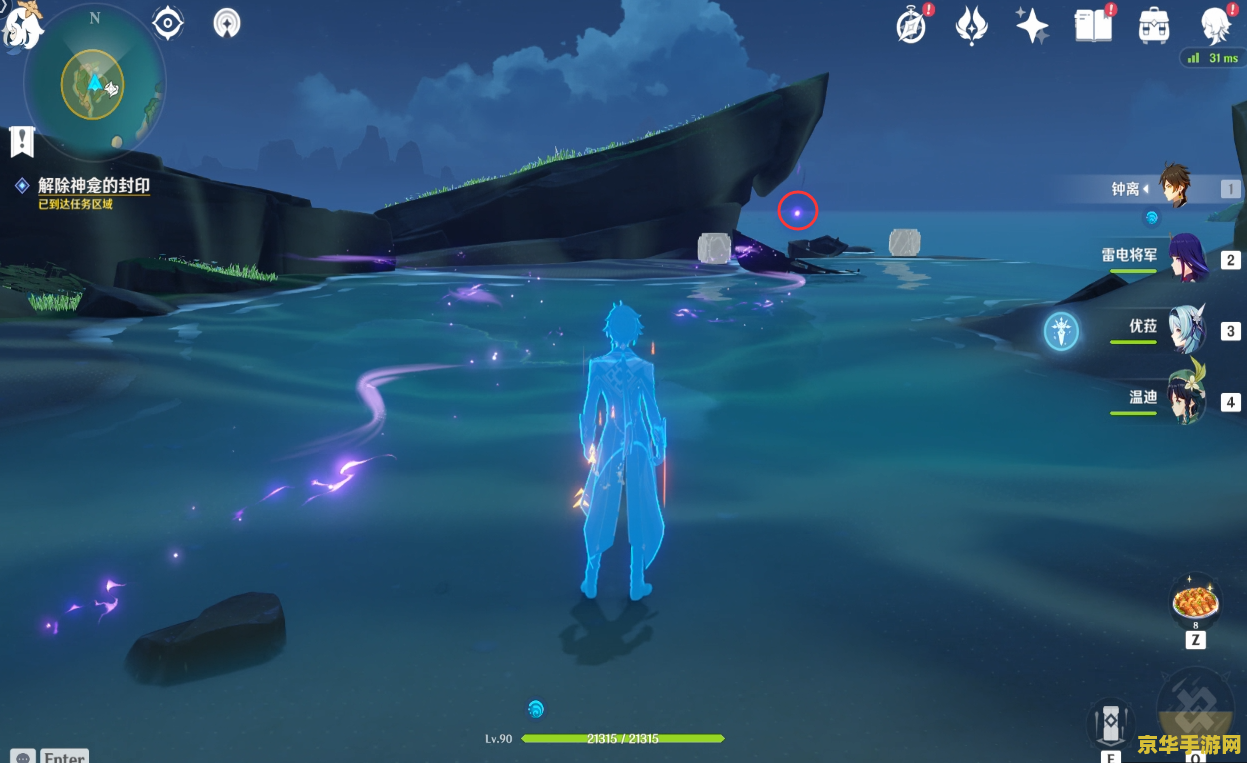Screen dimensions: 1247x763
Task: Open the quest banner with exclamation mark
Action: (x=22, y=141)
